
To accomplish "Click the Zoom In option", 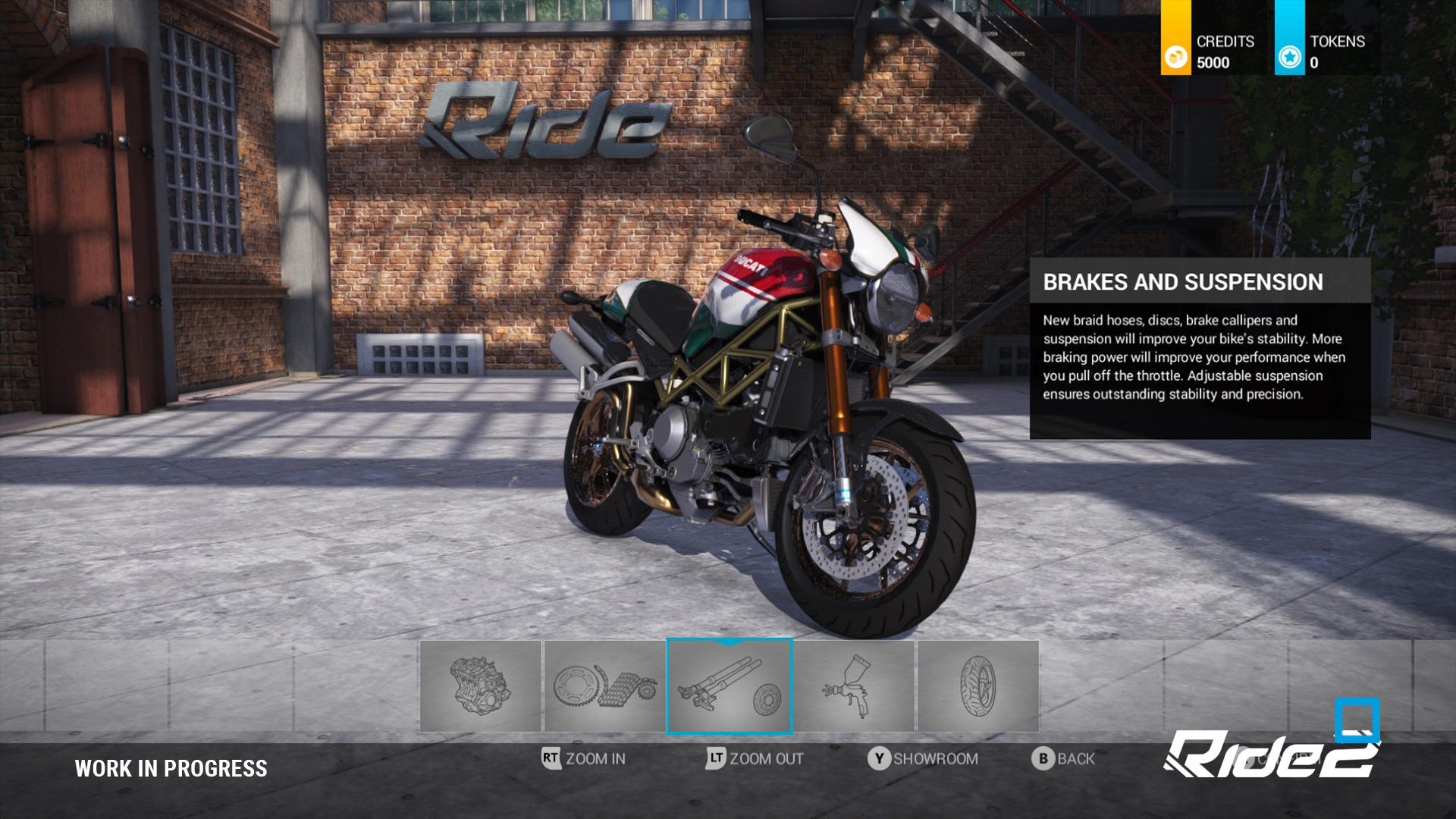I will (x=584, y=758).
